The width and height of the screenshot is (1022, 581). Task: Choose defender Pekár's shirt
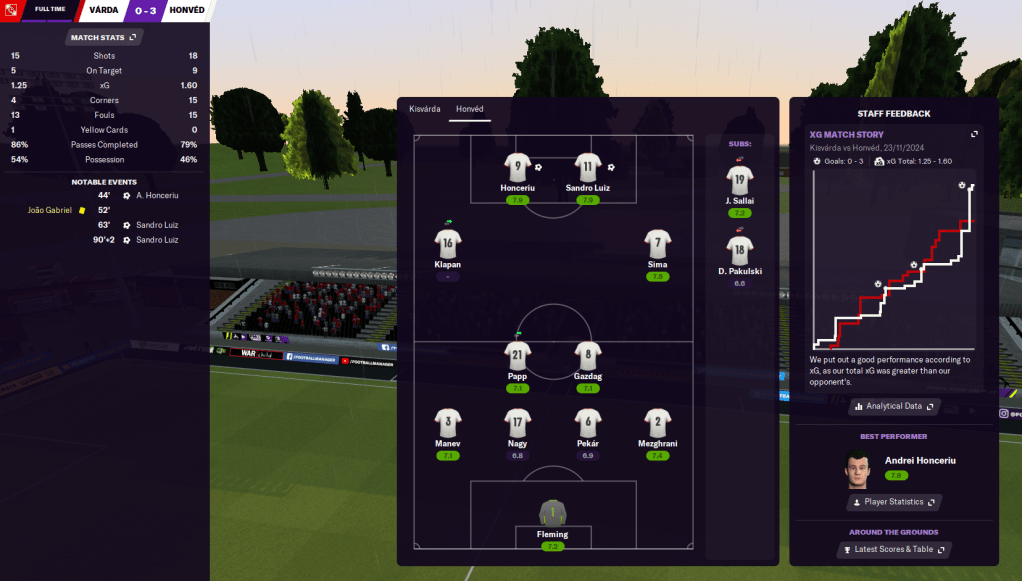point(587,422)
